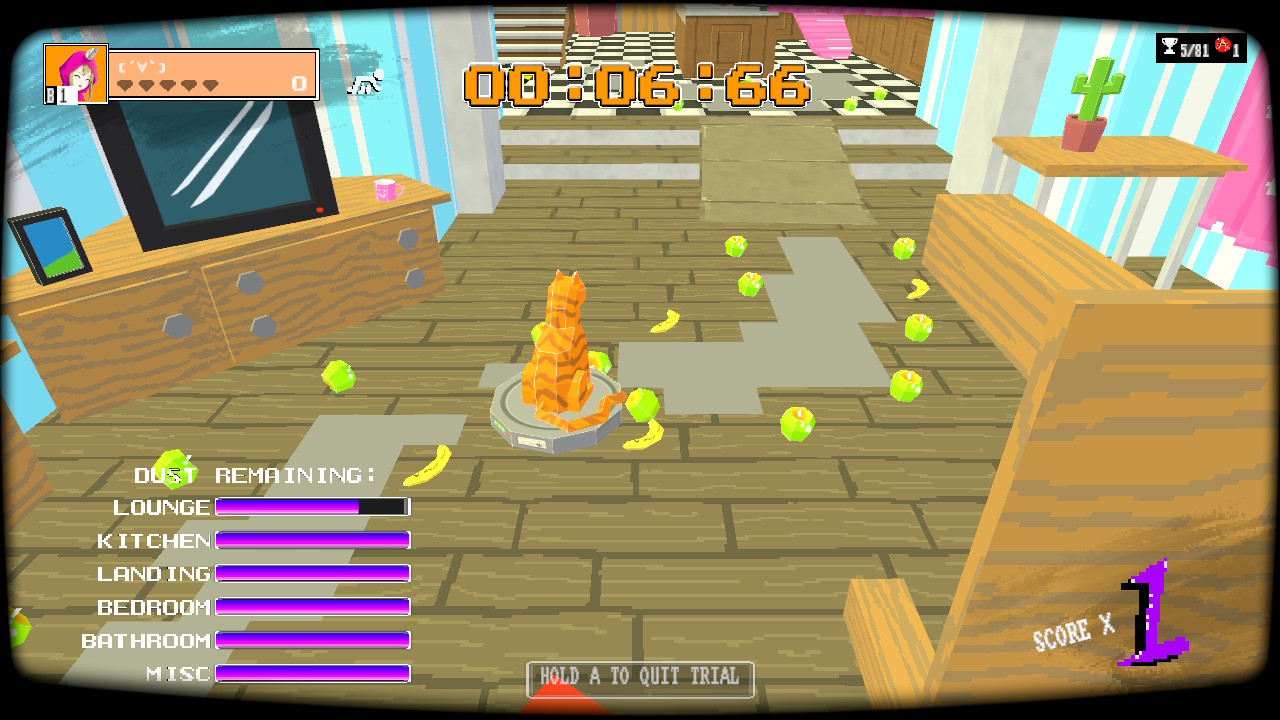
Task: Click the BATHROOM dust progress bar
Action: pos(312,639)
